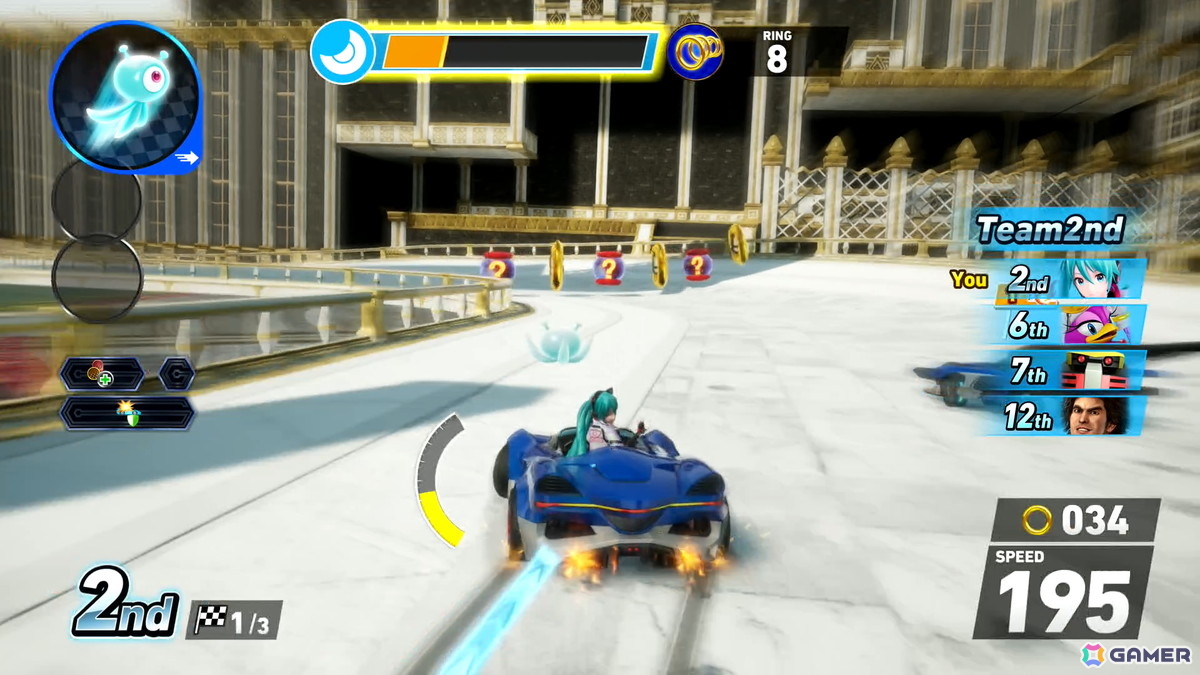Click the shield and burst team action icon

(127, 412)
